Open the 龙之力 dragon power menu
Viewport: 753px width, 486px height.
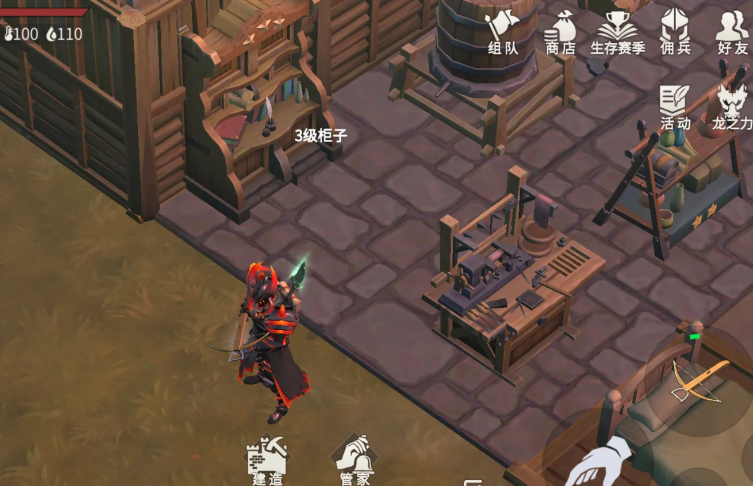click(x=731, y=106)
